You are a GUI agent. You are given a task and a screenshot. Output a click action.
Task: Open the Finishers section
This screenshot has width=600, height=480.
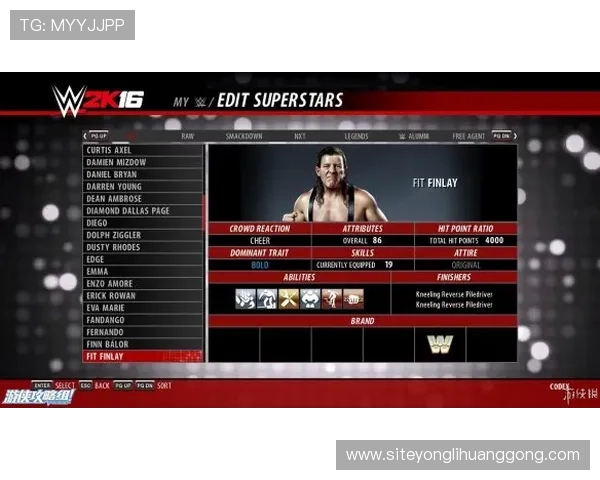(x=453, y=277)
